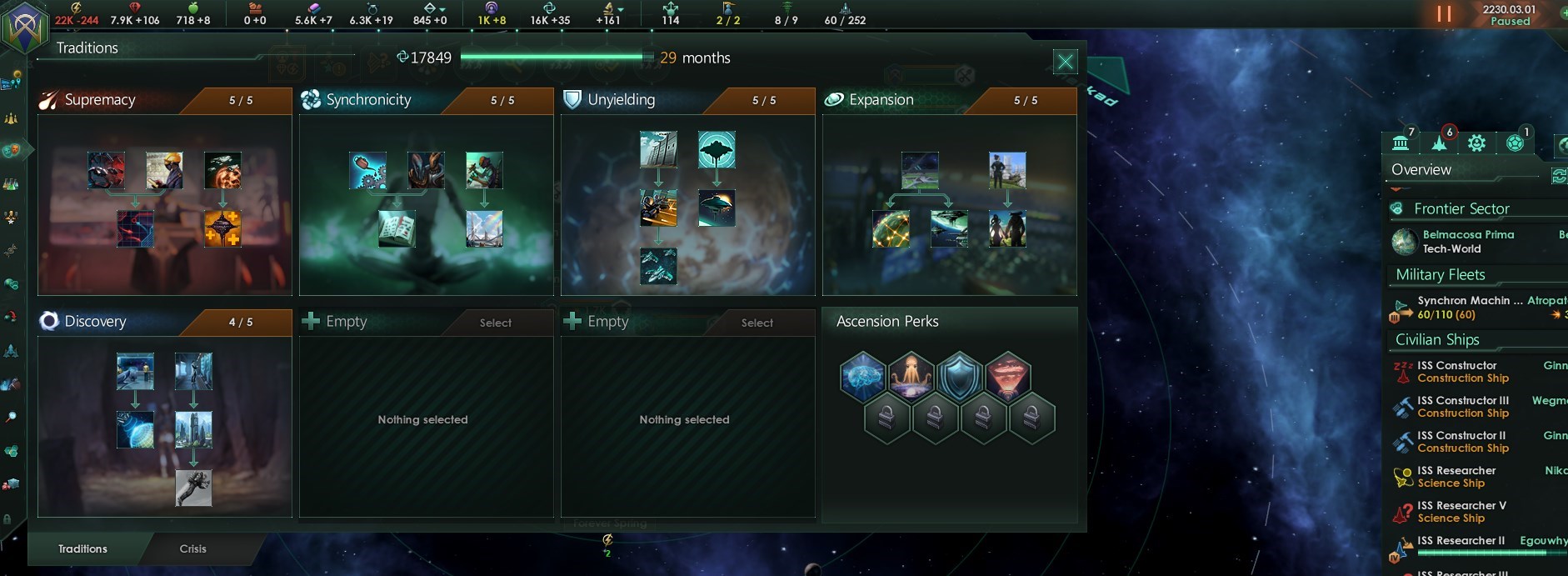
Task: Inspect the brain ascension perk hexagon
Action: [x=862, y=376]
